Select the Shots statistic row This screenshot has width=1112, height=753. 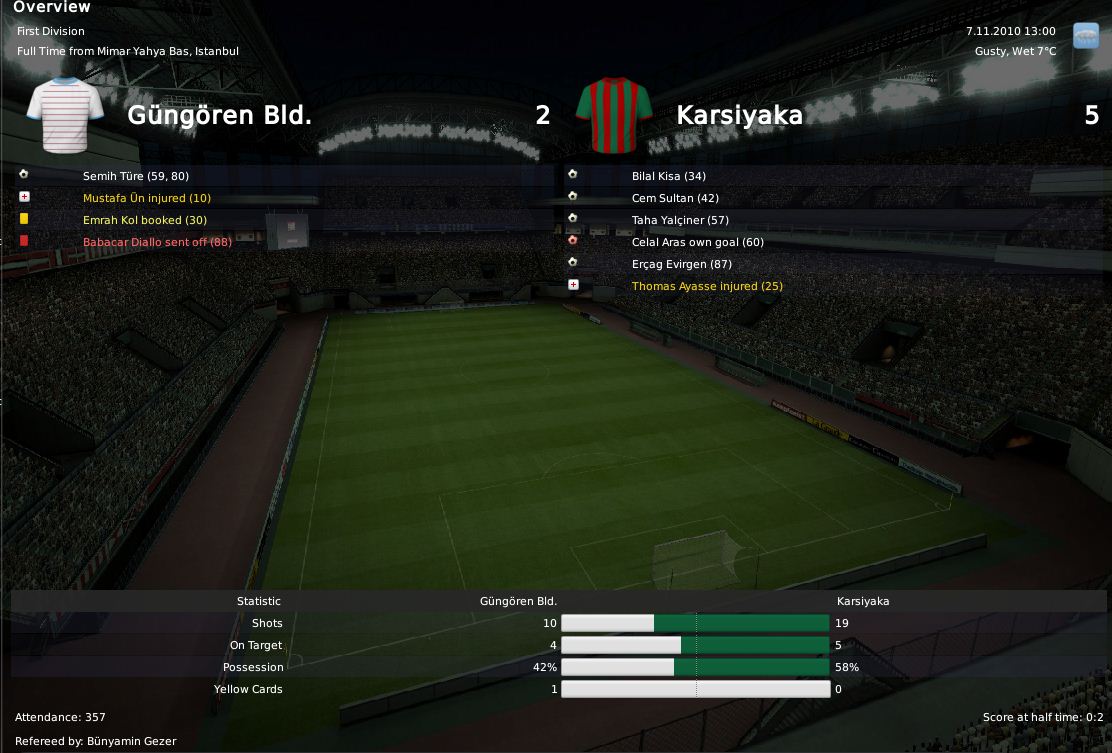(267, 623)
